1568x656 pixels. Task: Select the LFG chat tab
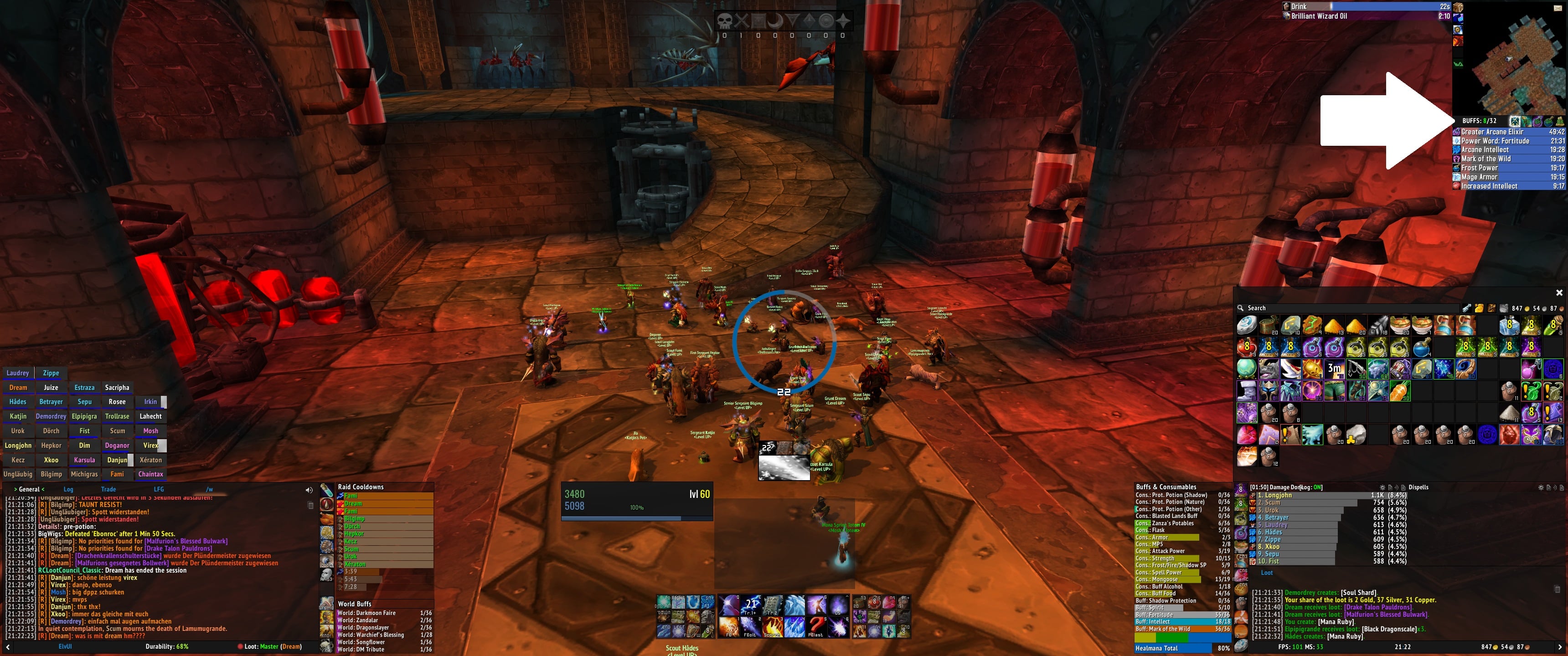tap(159, 489)
